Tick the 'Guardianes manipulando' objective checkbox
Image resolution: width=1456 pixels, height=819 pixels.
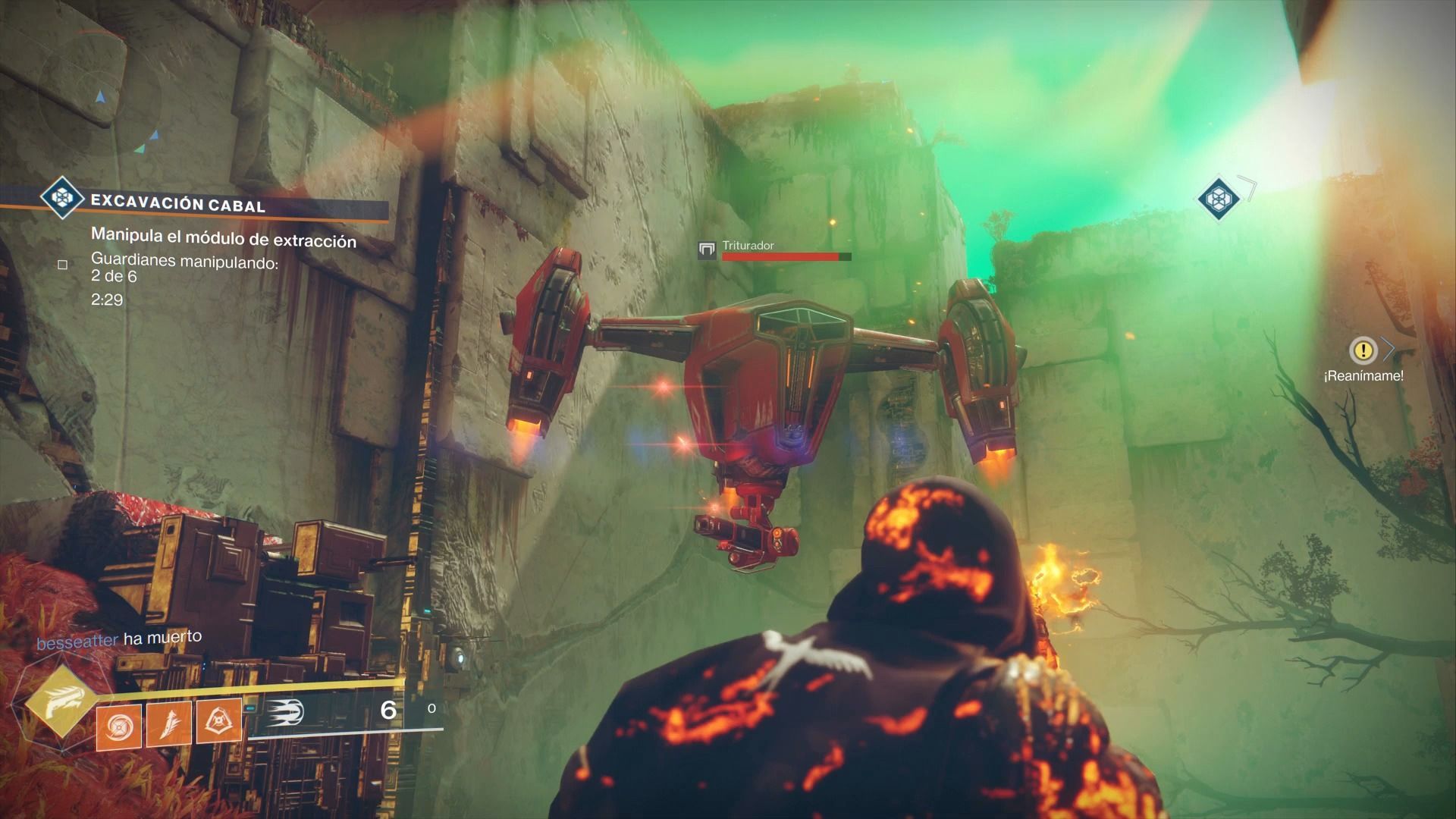pos(63,265)
